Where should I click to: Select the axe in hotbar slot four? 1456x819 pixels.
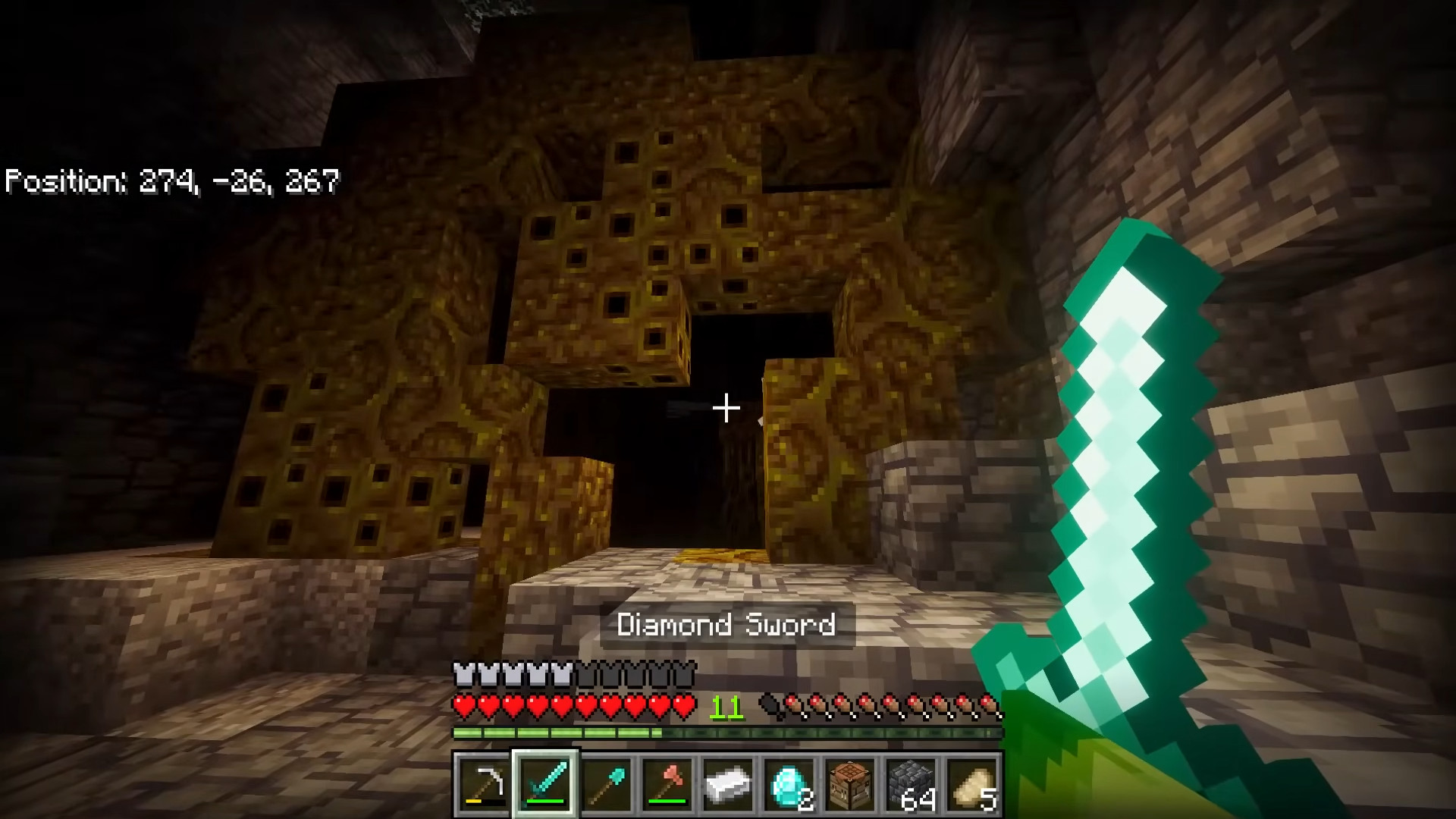click(x=667, y=783)
